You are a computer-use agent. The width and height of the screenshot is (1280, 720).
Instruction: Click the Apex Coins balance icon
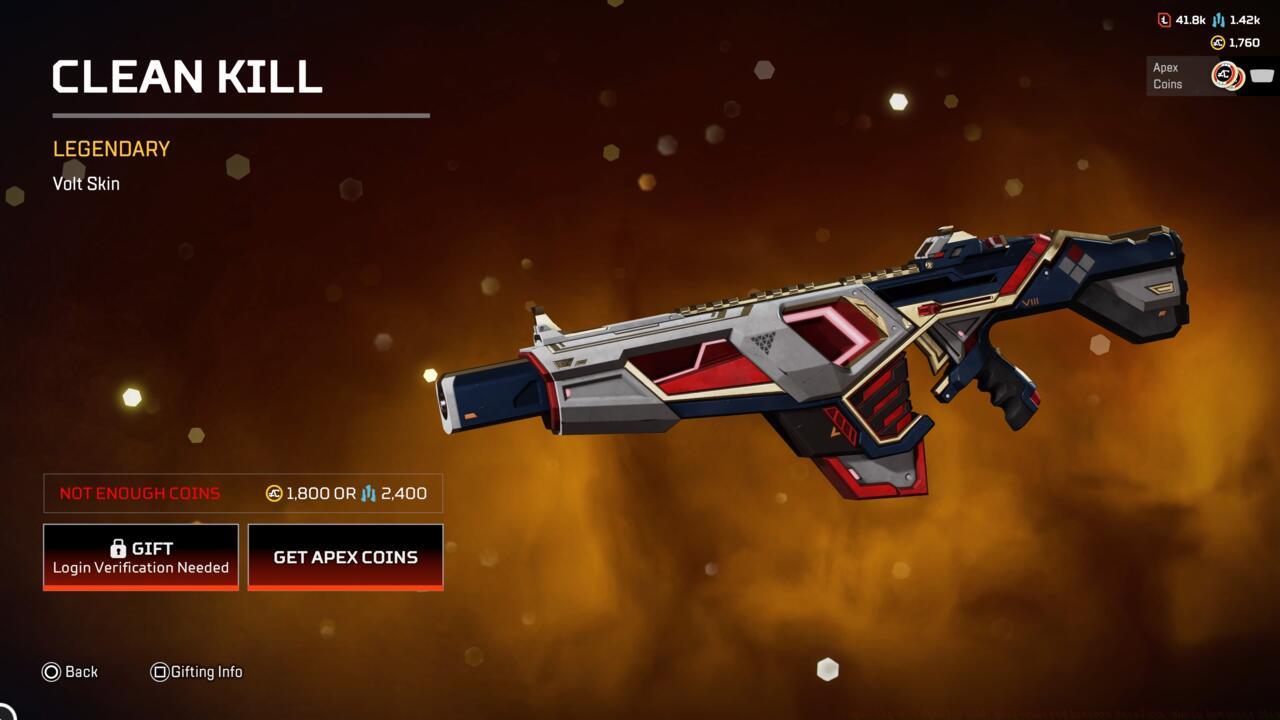pos(1218,42)
